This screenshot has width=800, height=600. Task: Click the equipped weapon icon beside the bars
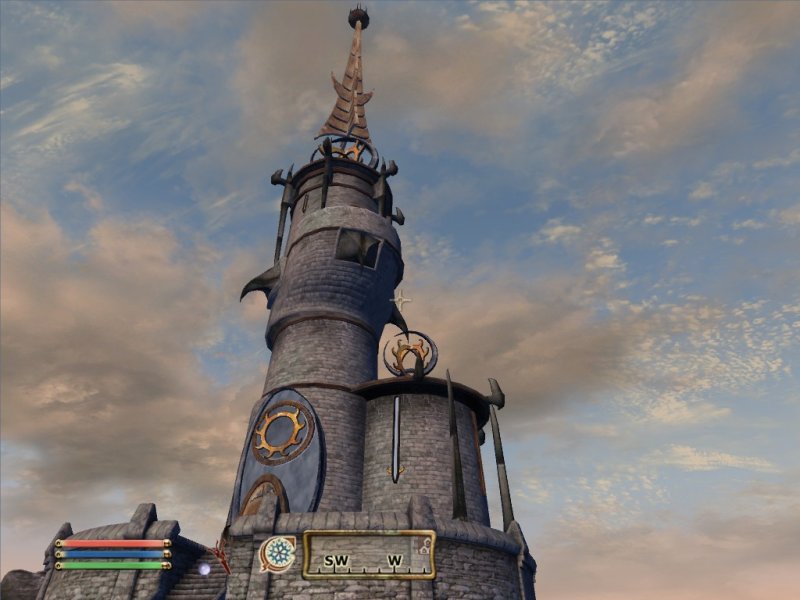point(219,554)
